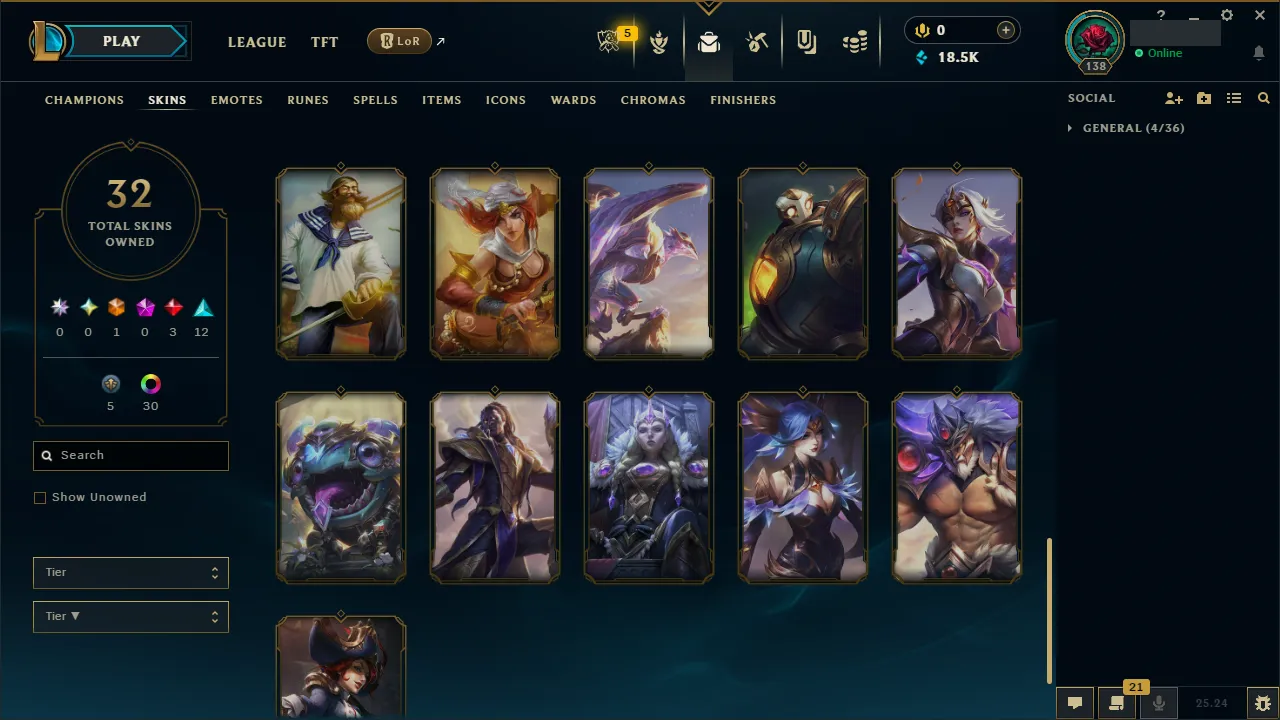
Task: Switch to the CHROMAS tab
Action: [653, 100]
